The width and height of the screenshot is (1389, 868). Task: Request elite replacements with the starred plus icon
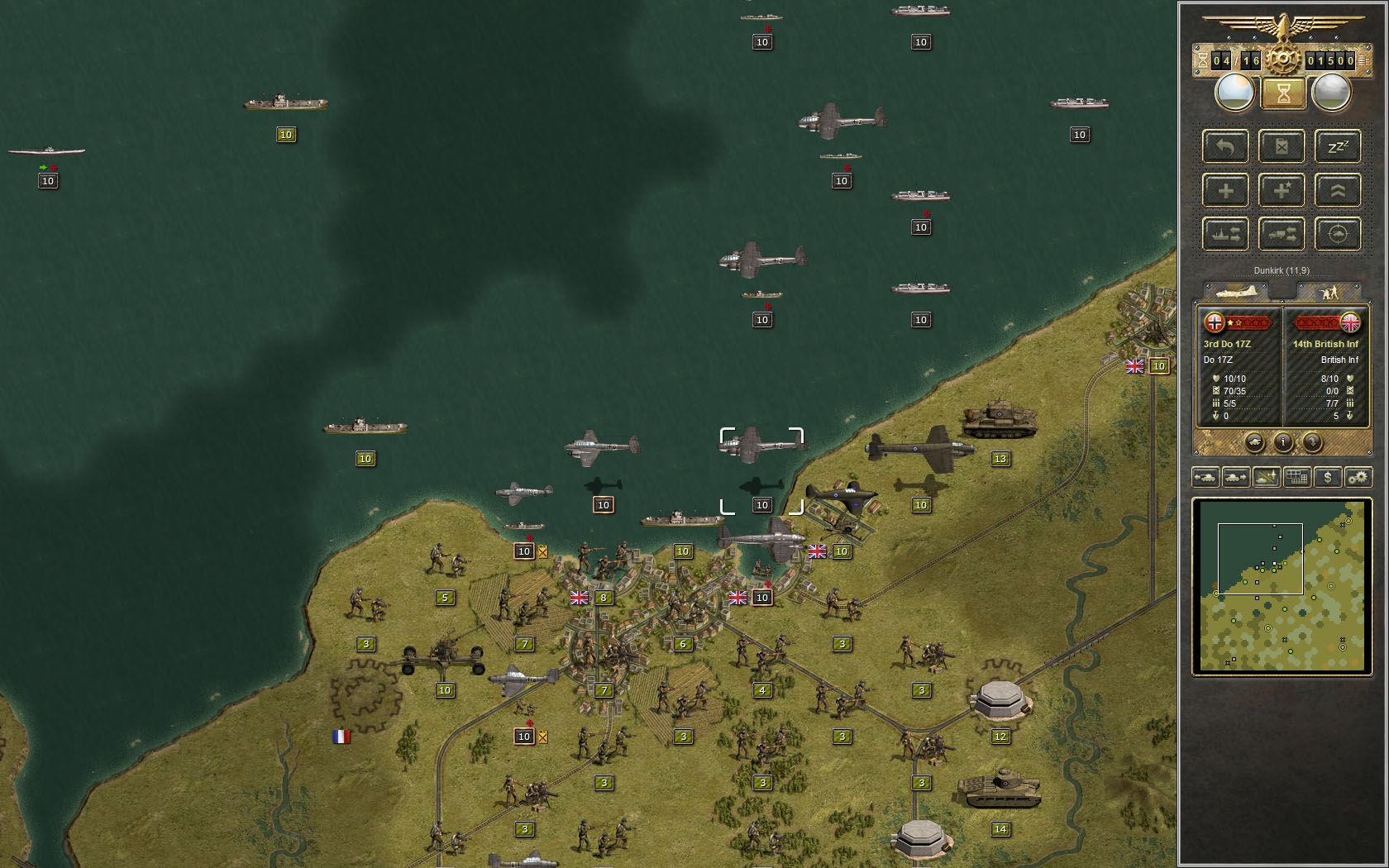pyautogui.click(x=1282, y=190)
